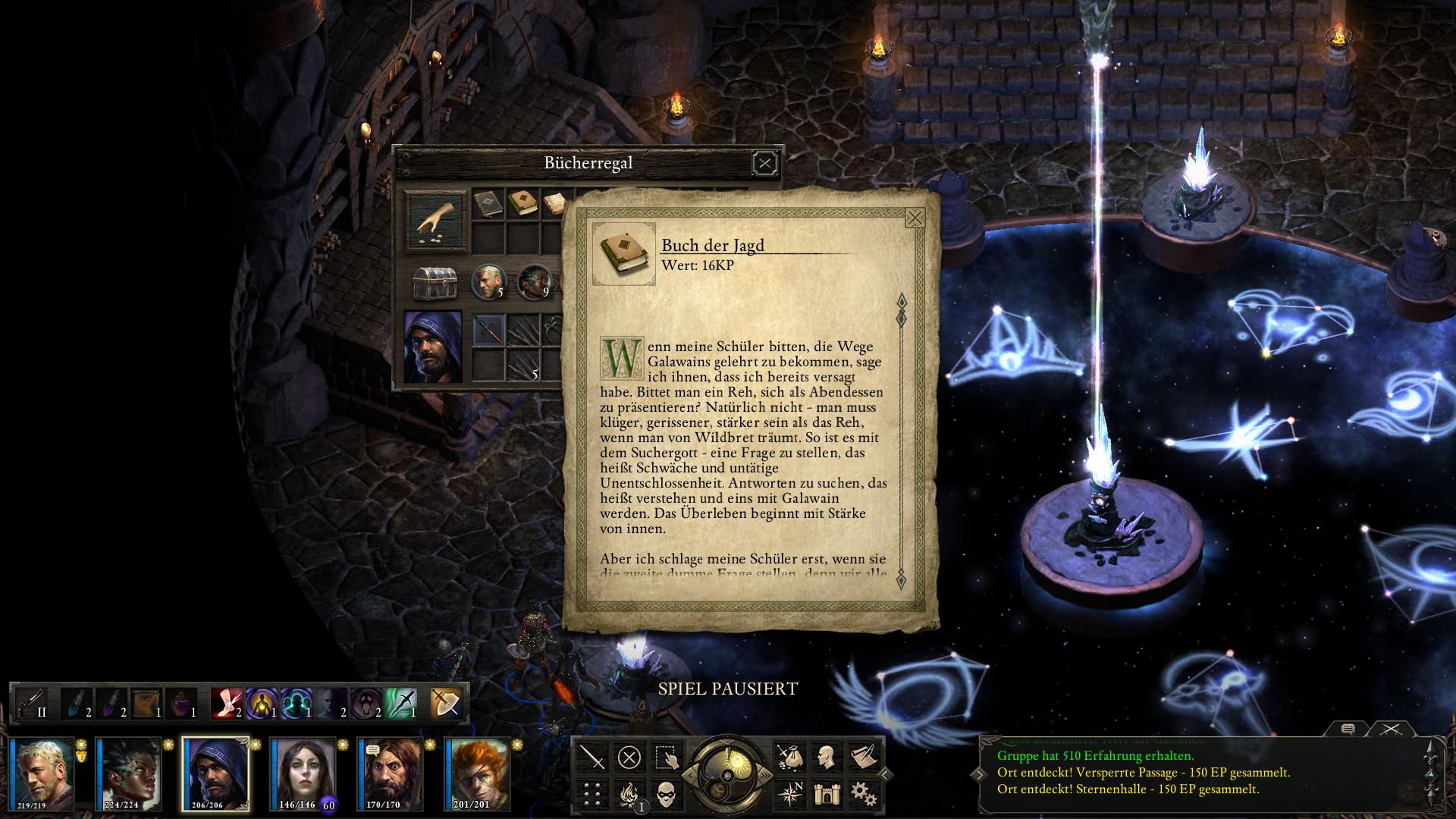Select the green Buch der Jagd slot

(x=522, y=203)
